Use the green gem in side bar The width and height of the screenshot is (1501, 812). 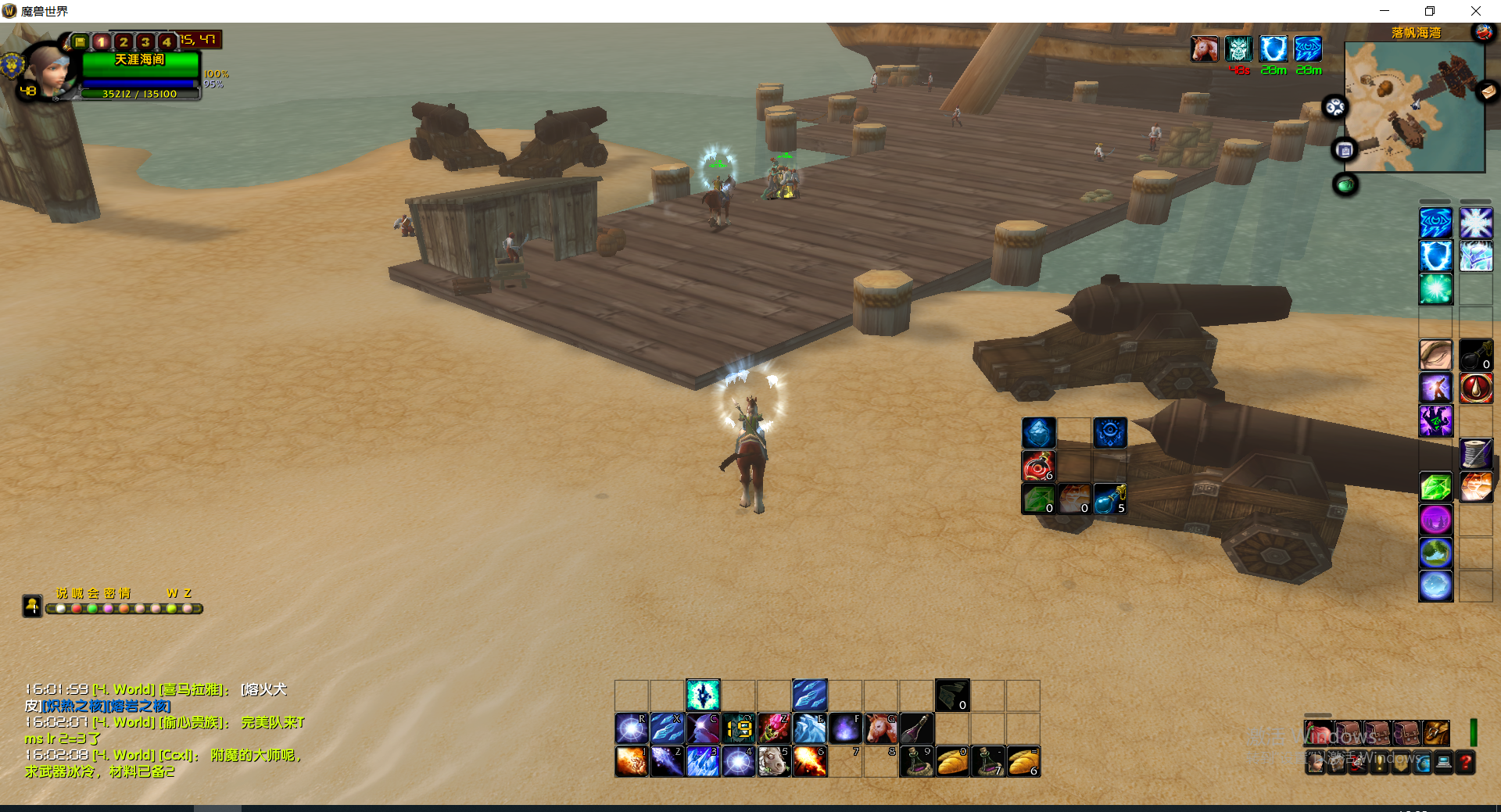[1435, 488]
